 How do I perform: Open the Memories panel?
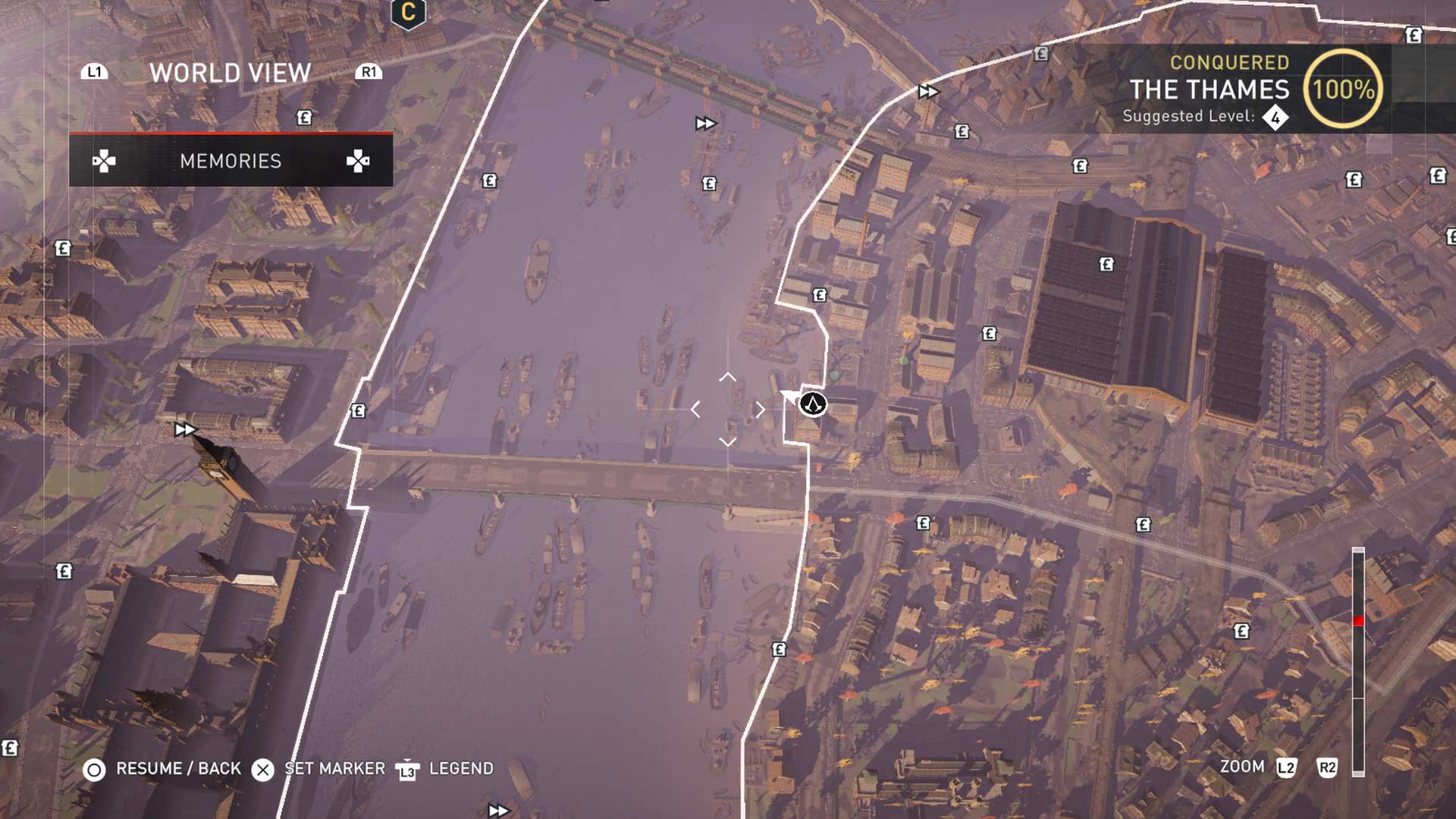click(x=230, y=161)
